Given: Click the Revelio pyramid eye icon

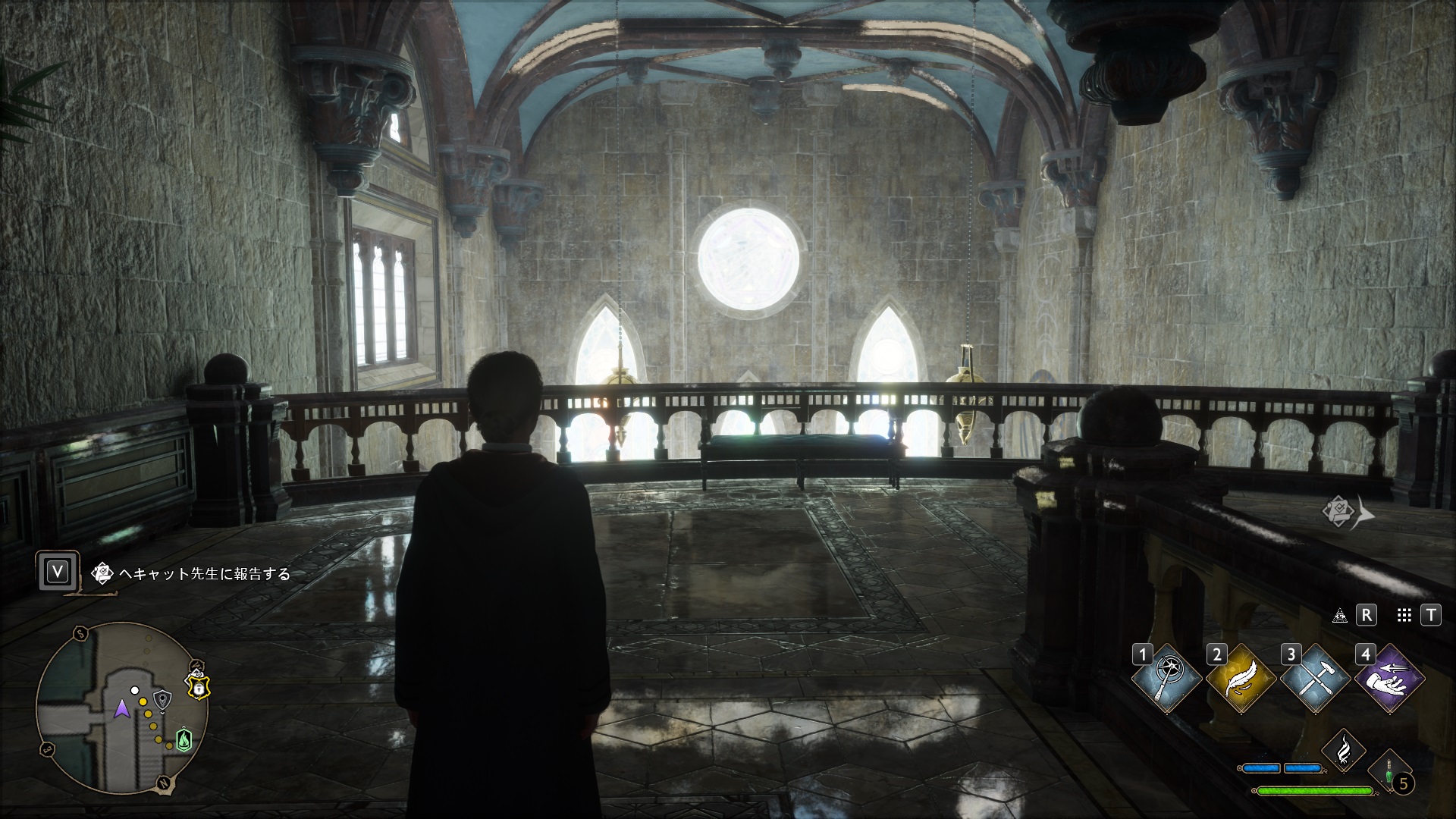Looking at the screenshot, I should pyautogui.click(x=1340, y=616).
